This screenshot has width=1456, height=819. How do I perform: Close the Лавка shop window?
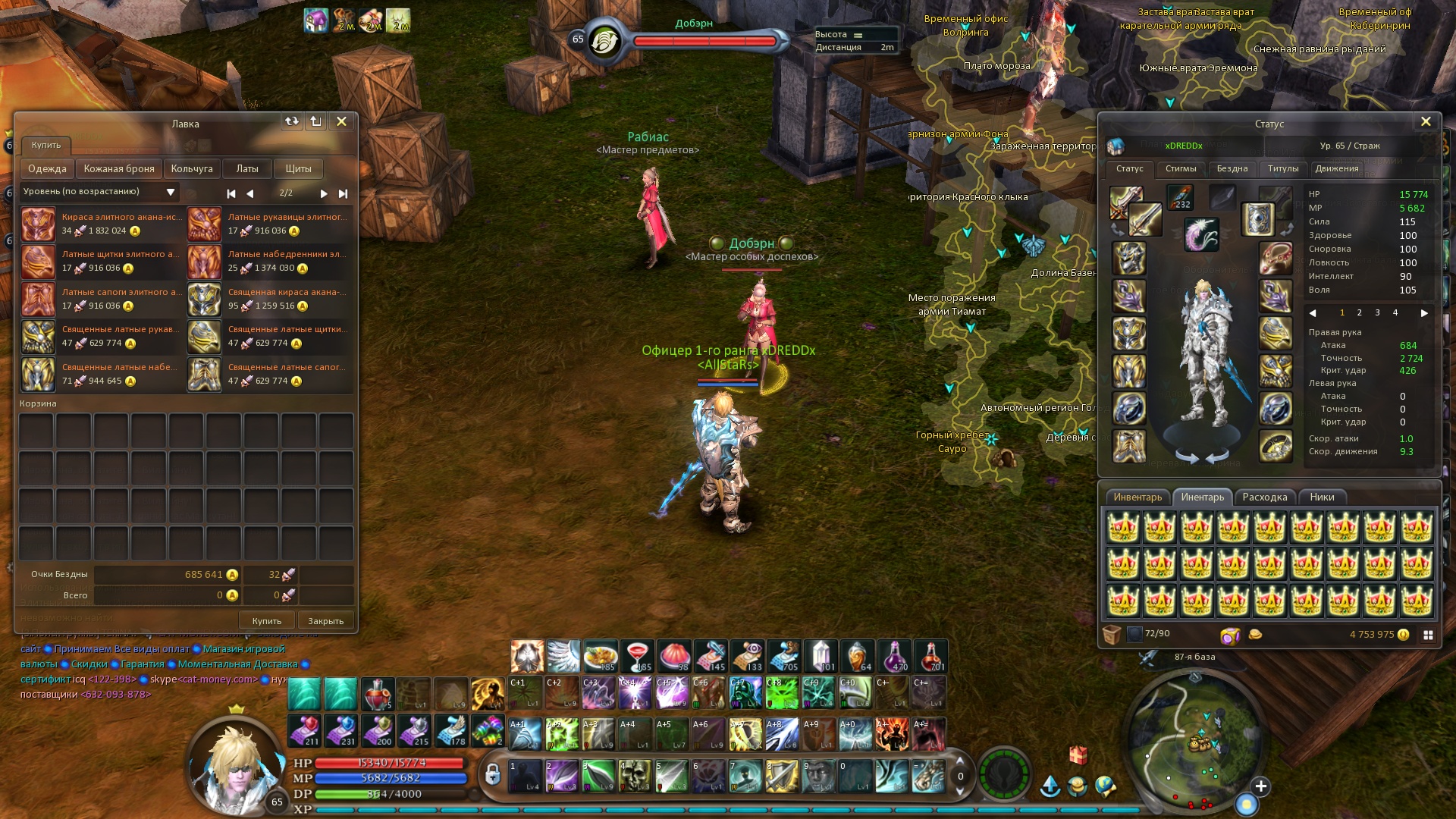tap(341, 121)
